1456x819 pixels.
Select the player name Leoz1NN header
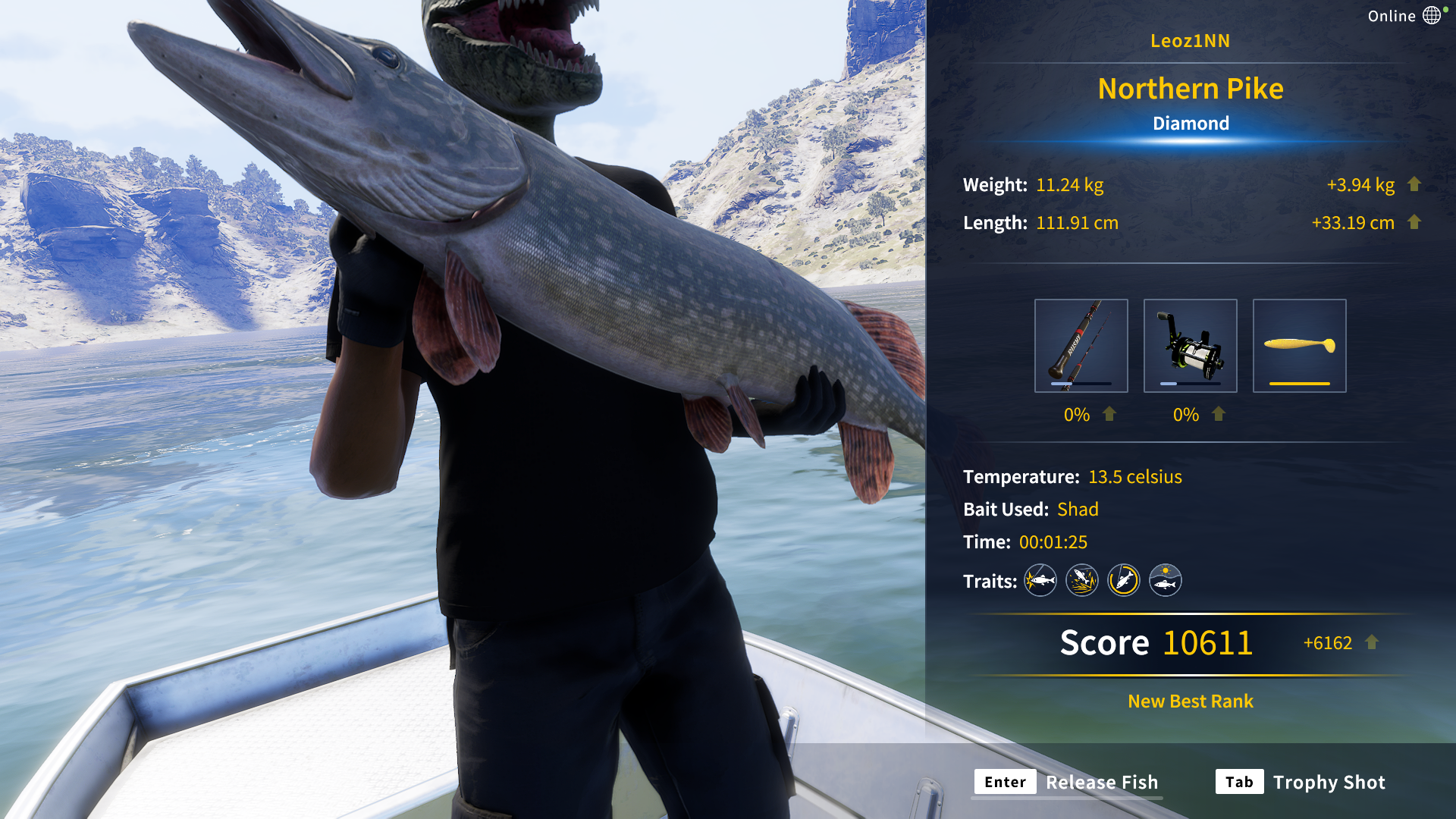[1190, 41]
